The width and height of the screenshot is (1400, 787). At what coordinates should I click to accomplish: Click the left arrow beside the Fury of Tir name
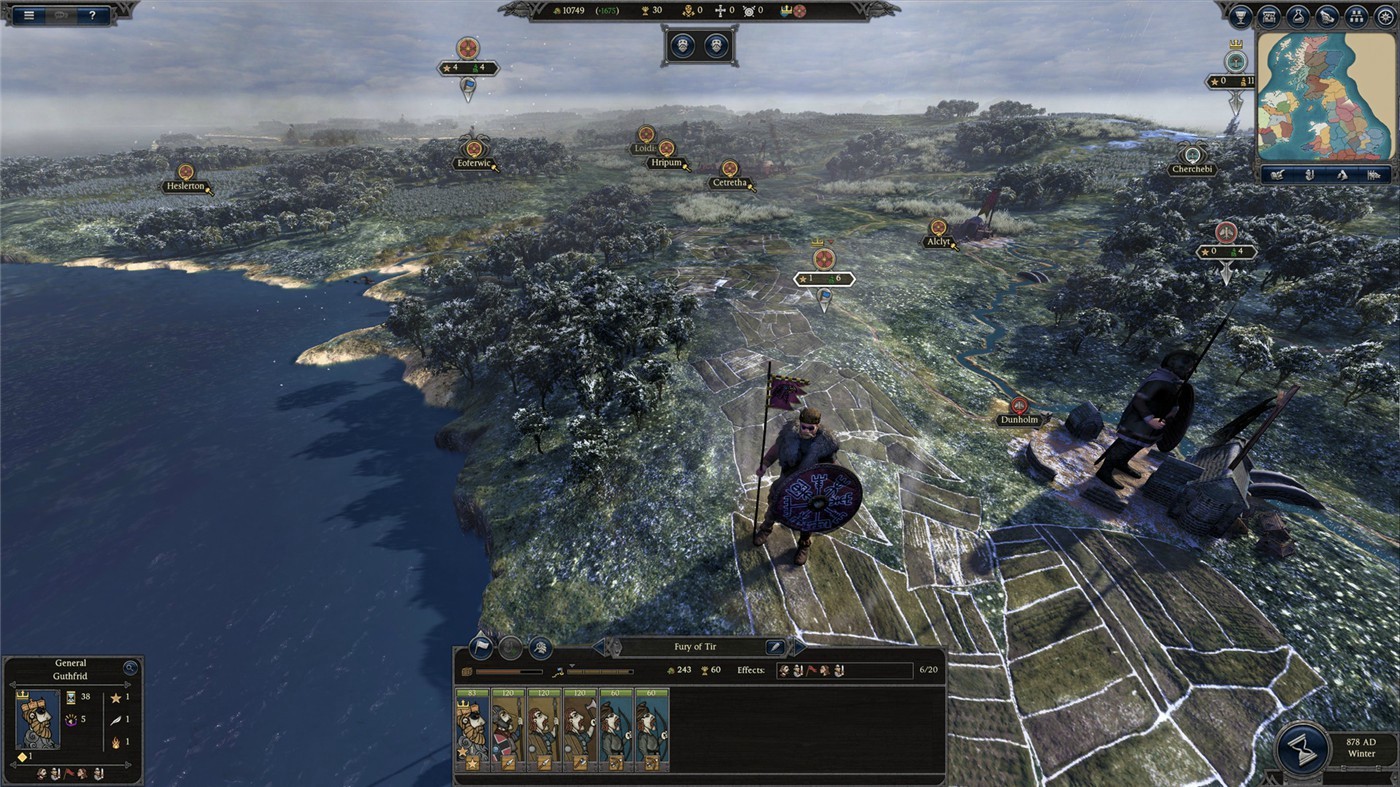[601, 646]
